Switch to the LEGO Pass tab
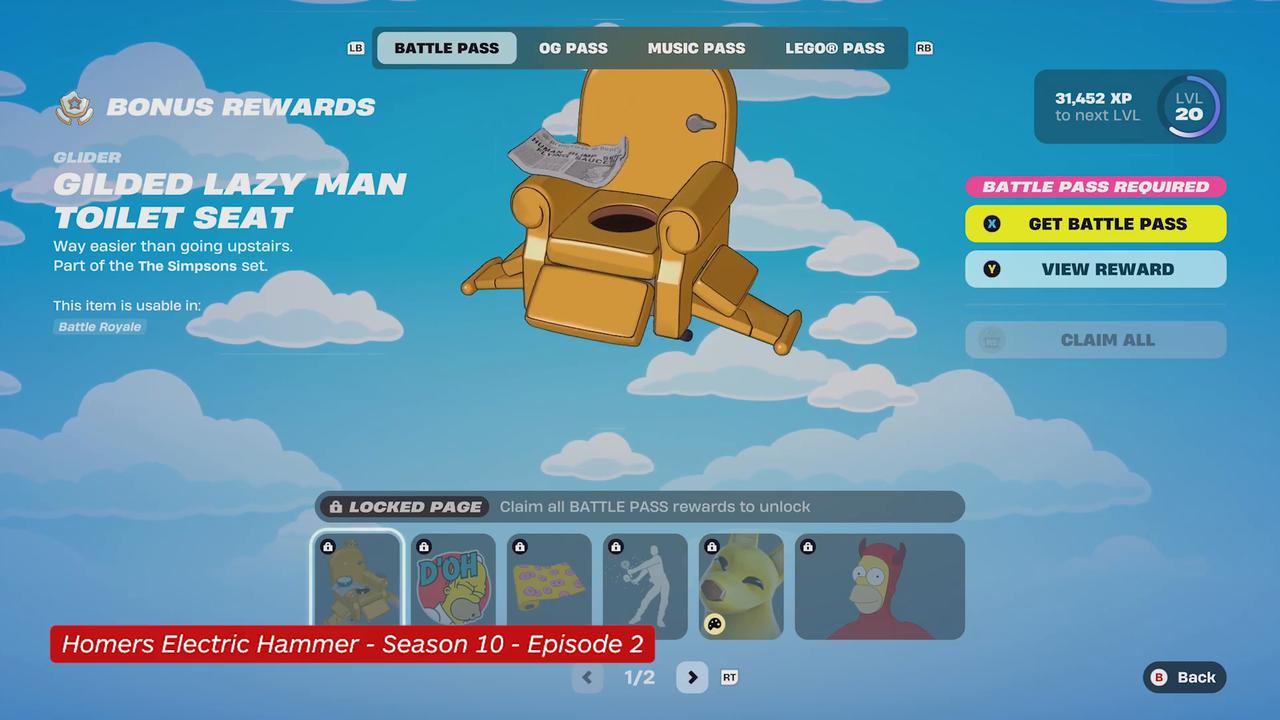Viewport: 1280px width, 720px height. pos(834,48)
